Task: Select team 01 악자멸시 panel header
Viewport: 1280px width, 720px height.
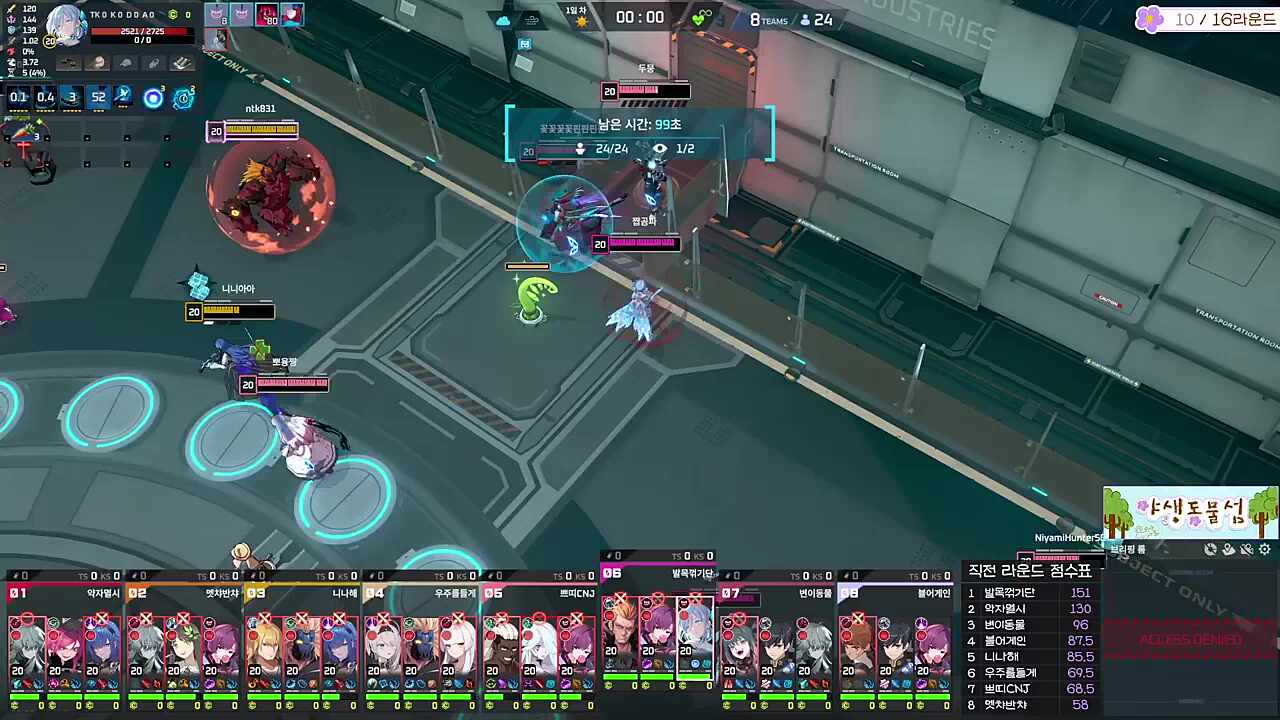Action: click(64, 593)
